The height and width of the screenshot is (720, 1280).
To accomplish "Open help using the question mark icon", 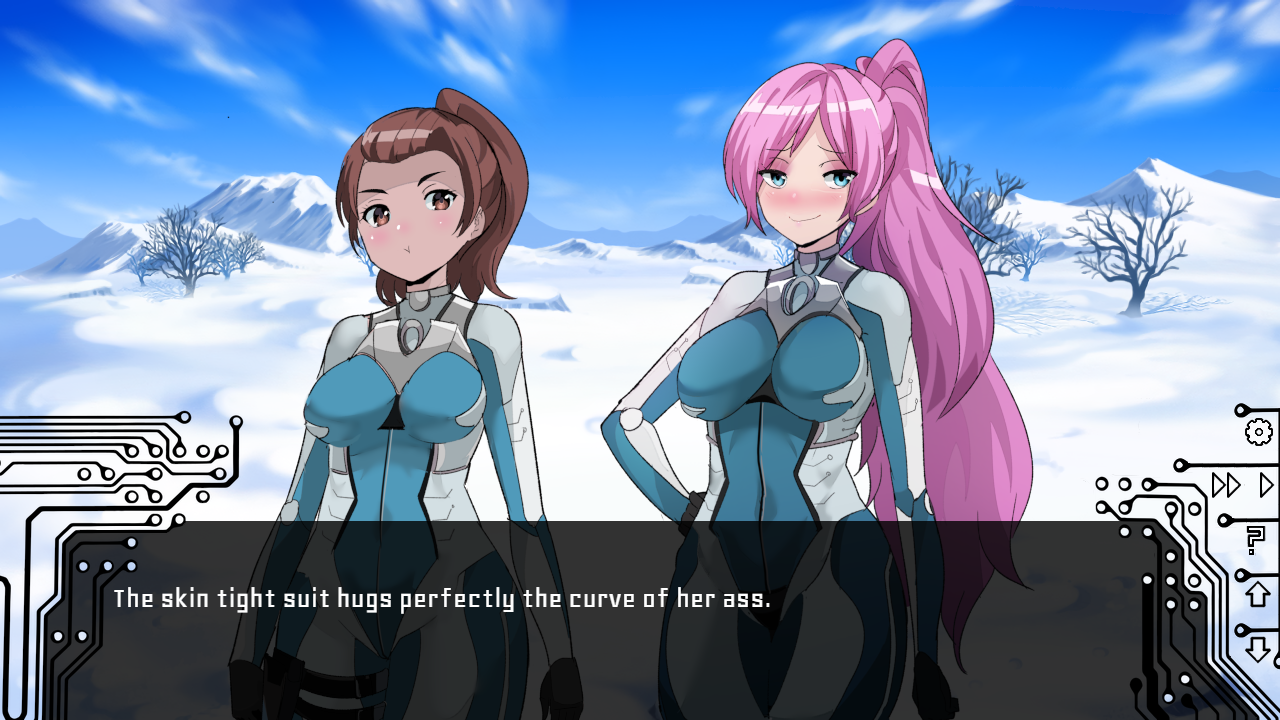I will [x=1254, y=538].
